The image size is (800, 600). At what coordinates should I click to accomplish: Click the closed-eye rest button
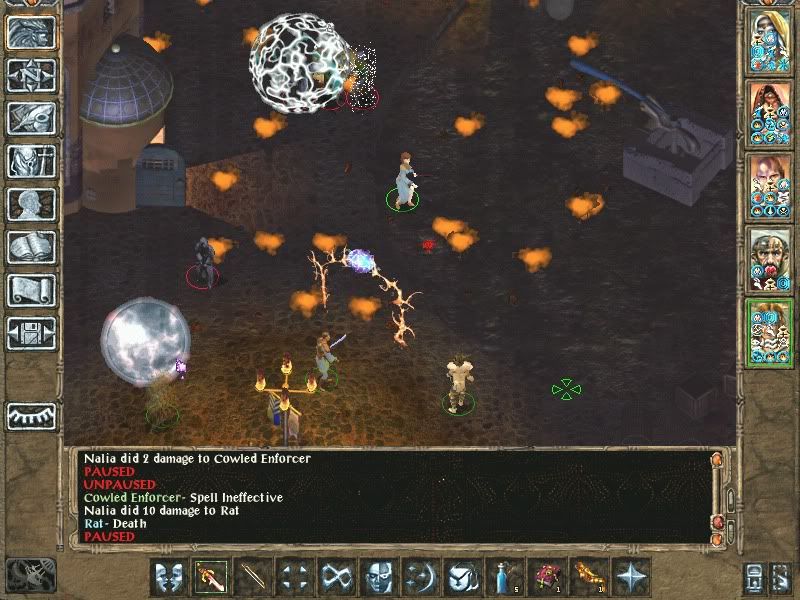[x=31, y=415]
